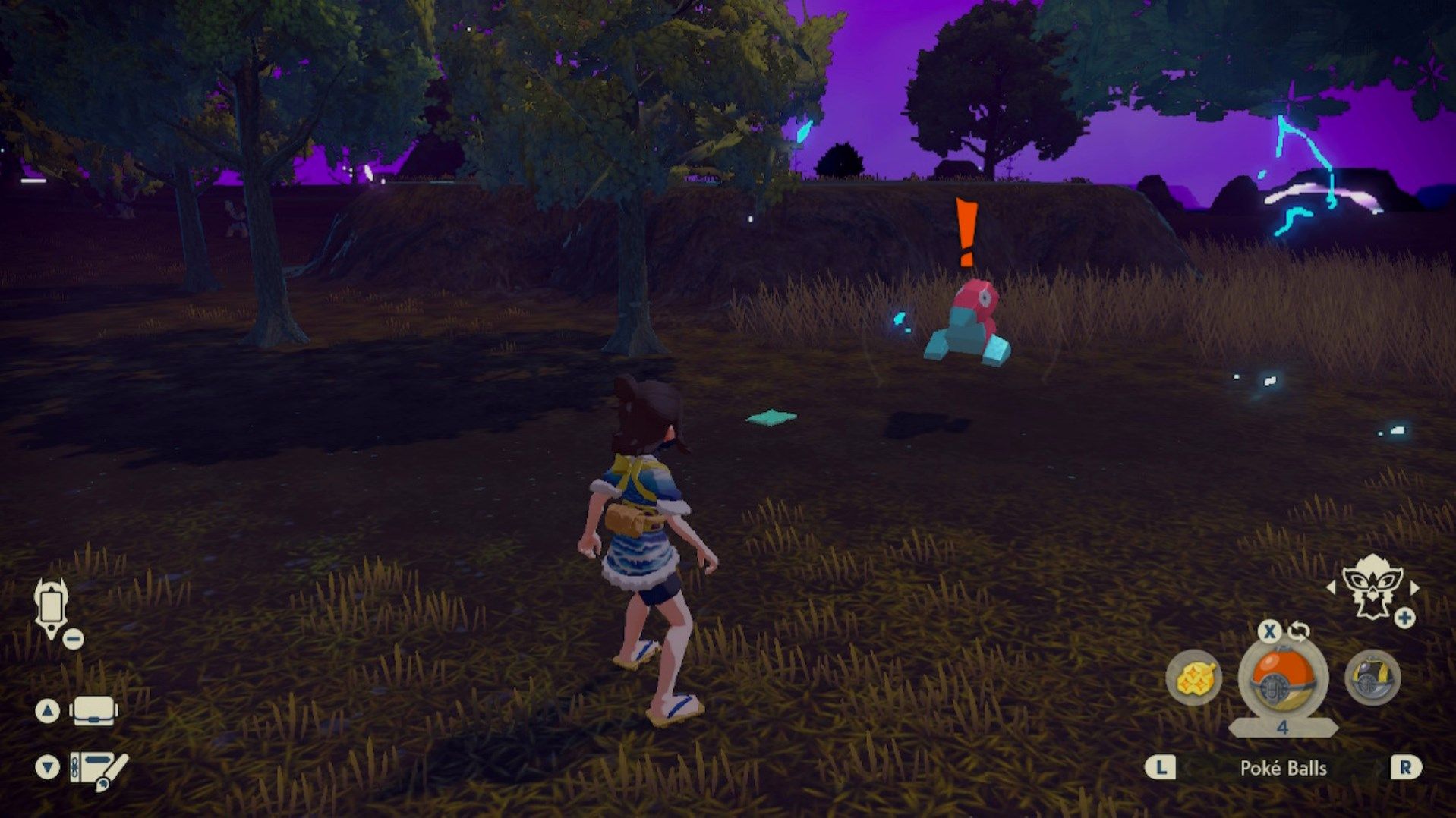Select the Poké Ball in the center slot

(1283, 678)
